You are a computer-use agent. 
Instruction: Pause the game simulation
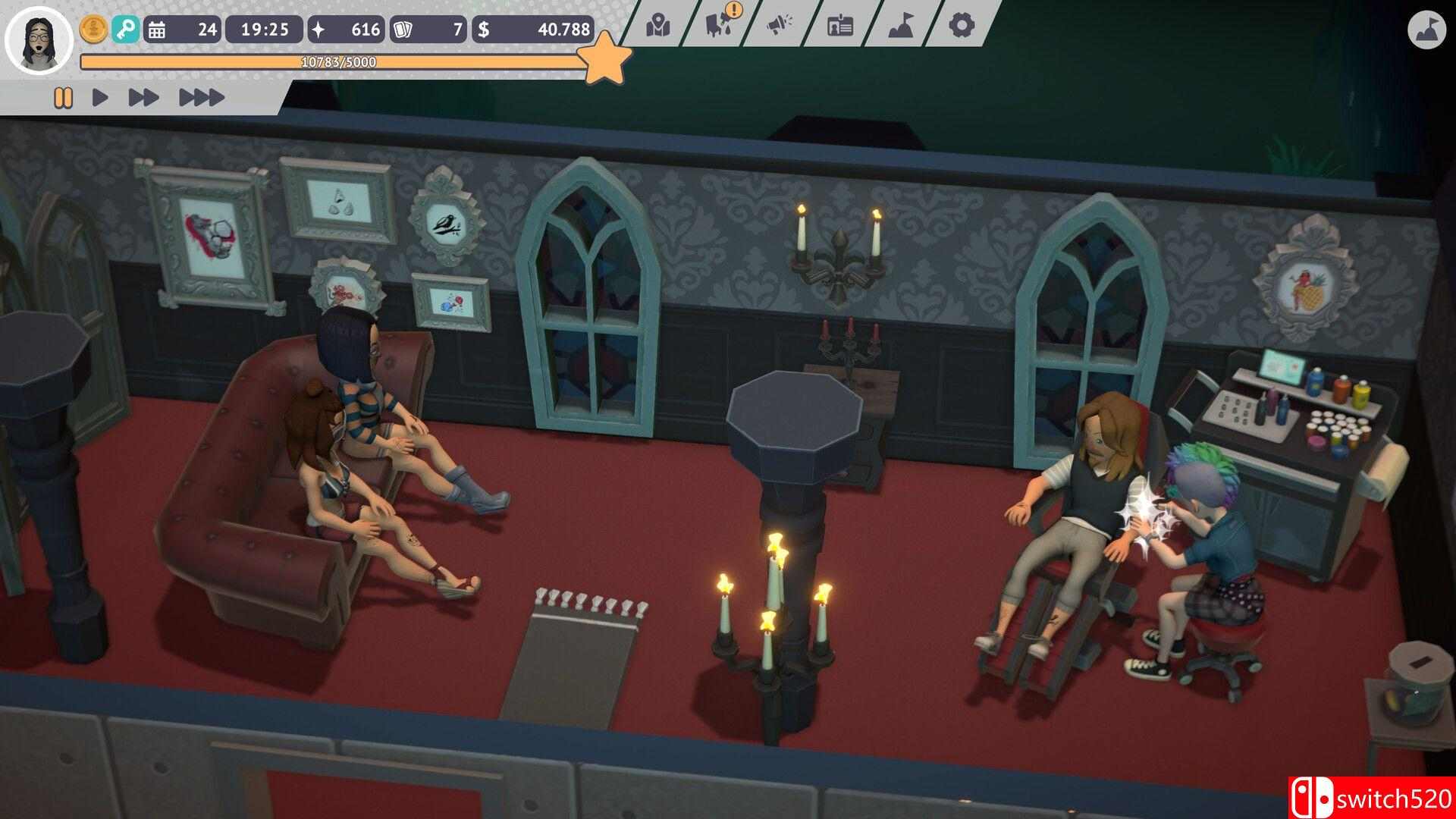point(64,97)
